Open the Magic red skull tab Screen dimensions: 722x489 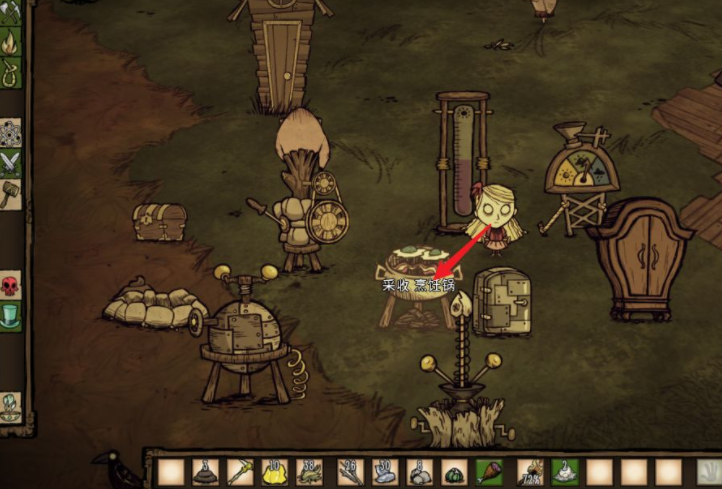click(9, 286)
